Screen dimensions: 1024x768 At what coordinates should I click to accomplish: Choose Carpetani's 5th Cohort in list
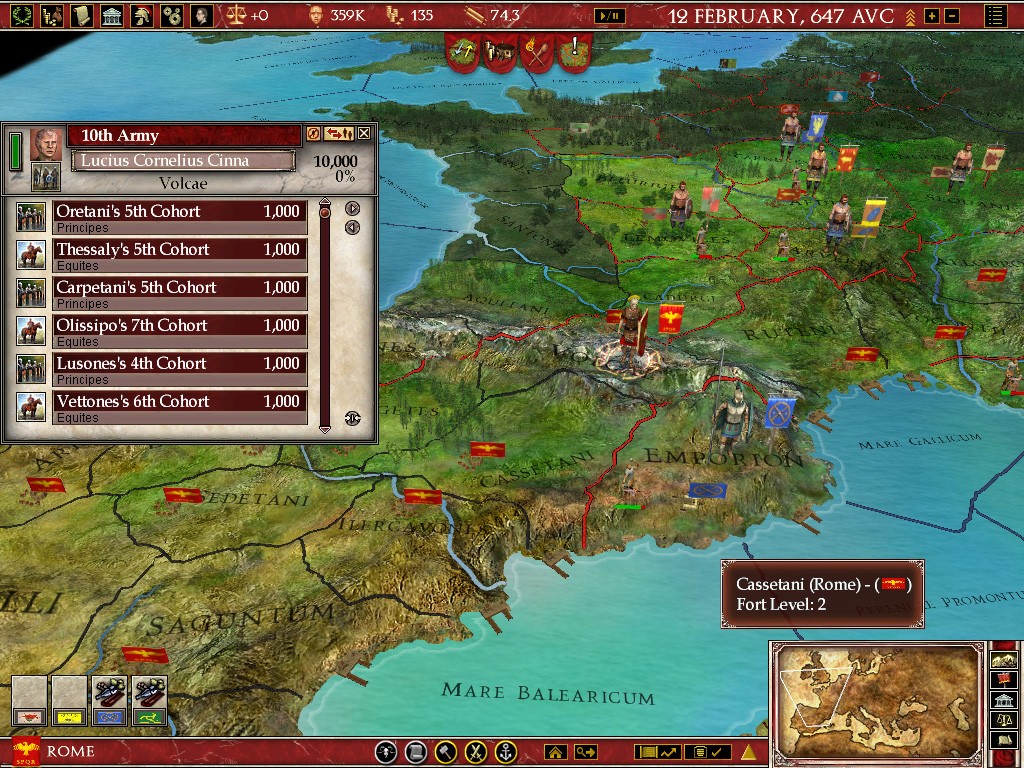coord(178,288)
